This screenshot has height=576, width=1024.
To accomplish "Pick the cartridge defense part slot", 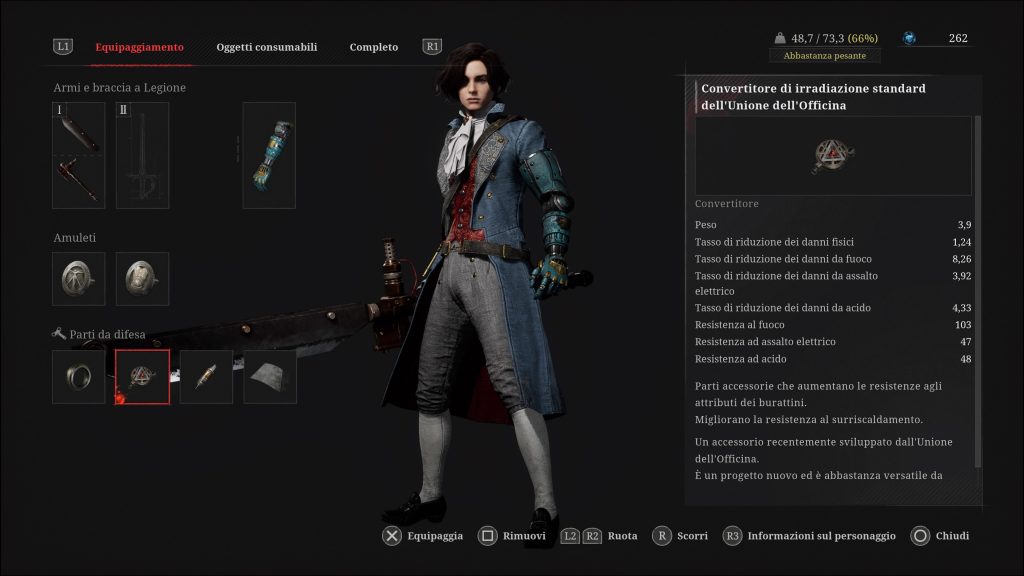I will pyautogui.click(x=206, y=377).
